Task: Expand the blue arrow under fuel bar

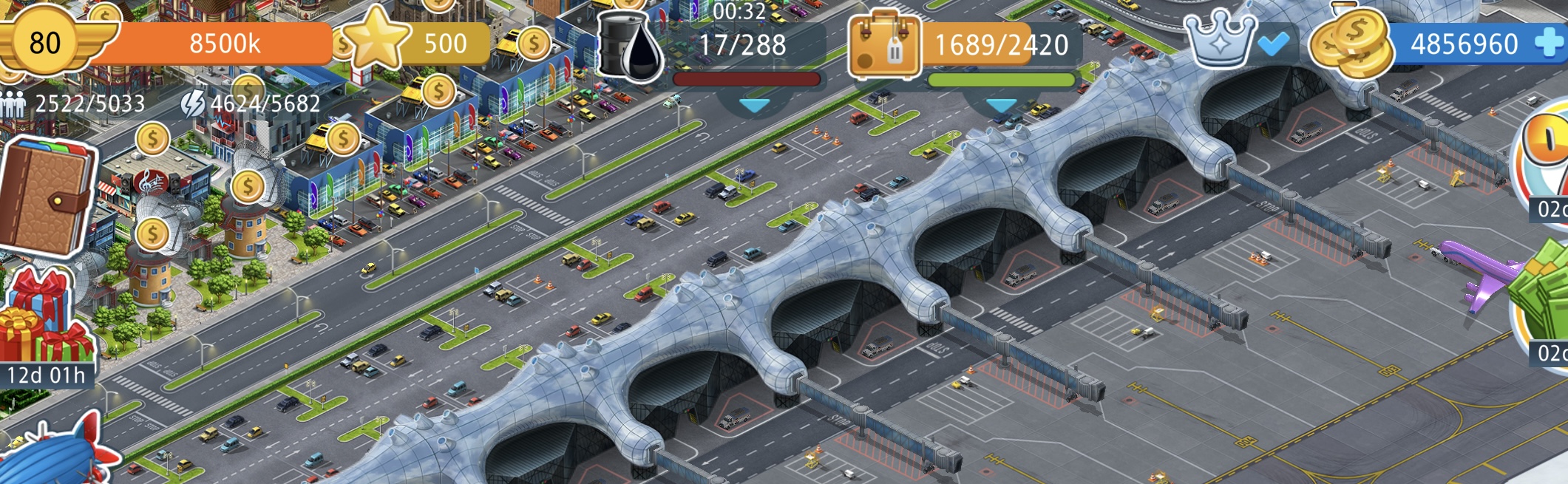Action: (754, 106)
